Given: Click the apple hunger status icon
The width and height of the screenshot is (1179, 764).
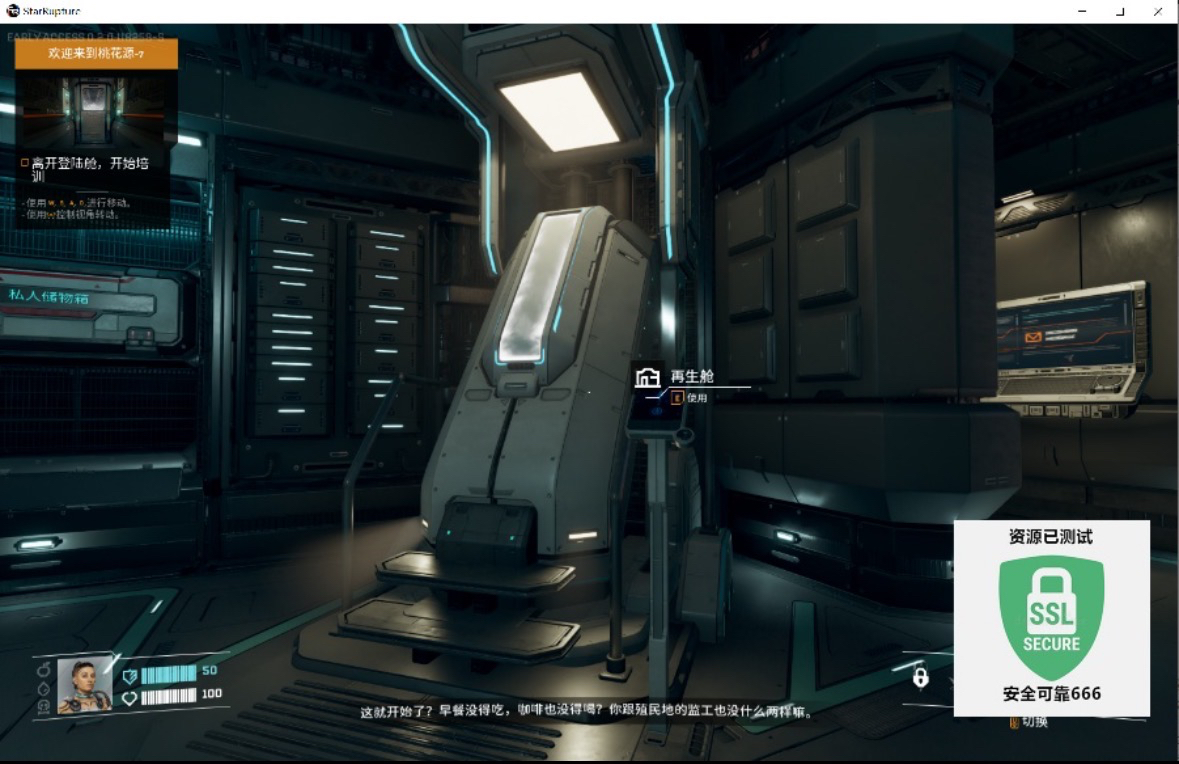Looking at the screenshot, I should (x=44, y=669).
